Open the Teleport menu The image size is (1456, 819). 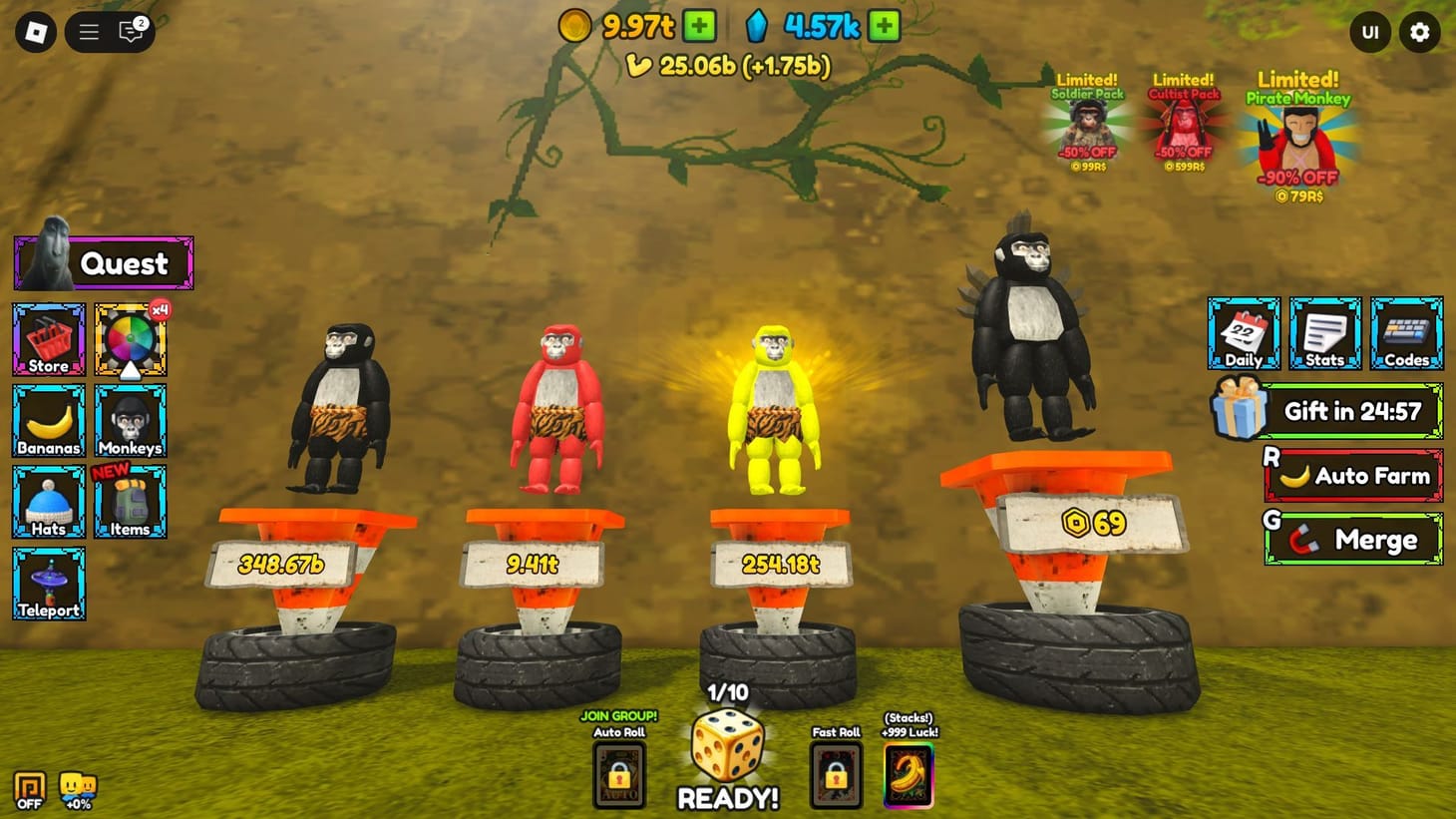[48, 583]
